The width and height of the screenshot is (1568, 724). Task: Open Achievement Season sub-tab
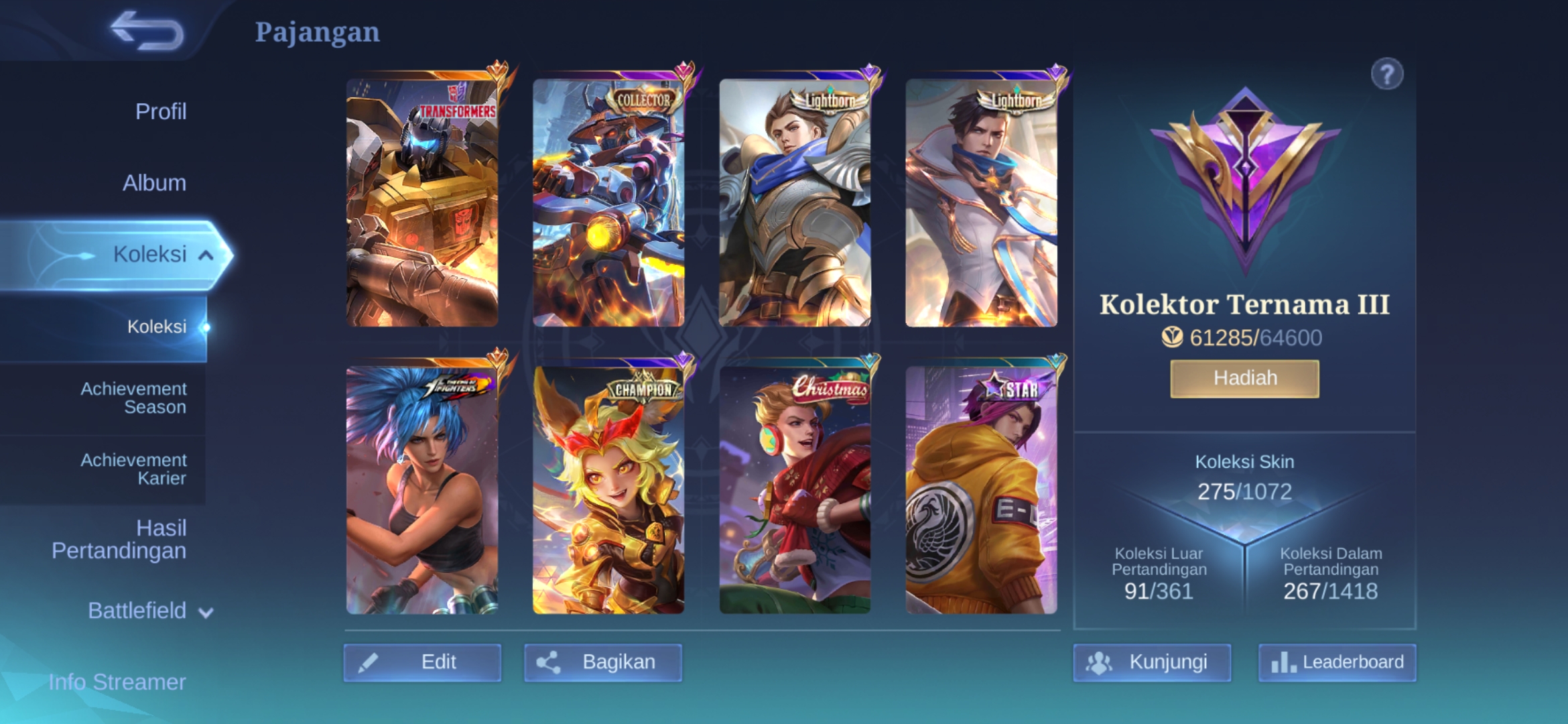coord(133,398)
